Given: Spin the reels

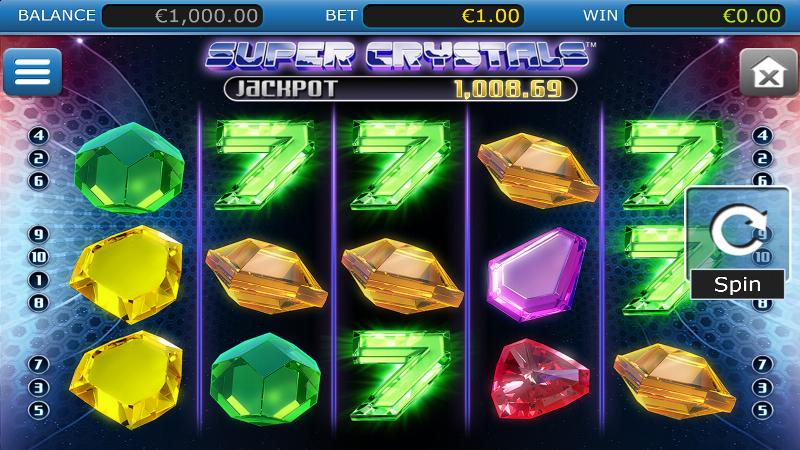Looking at the screenshot, I should (x=737, y=244).
